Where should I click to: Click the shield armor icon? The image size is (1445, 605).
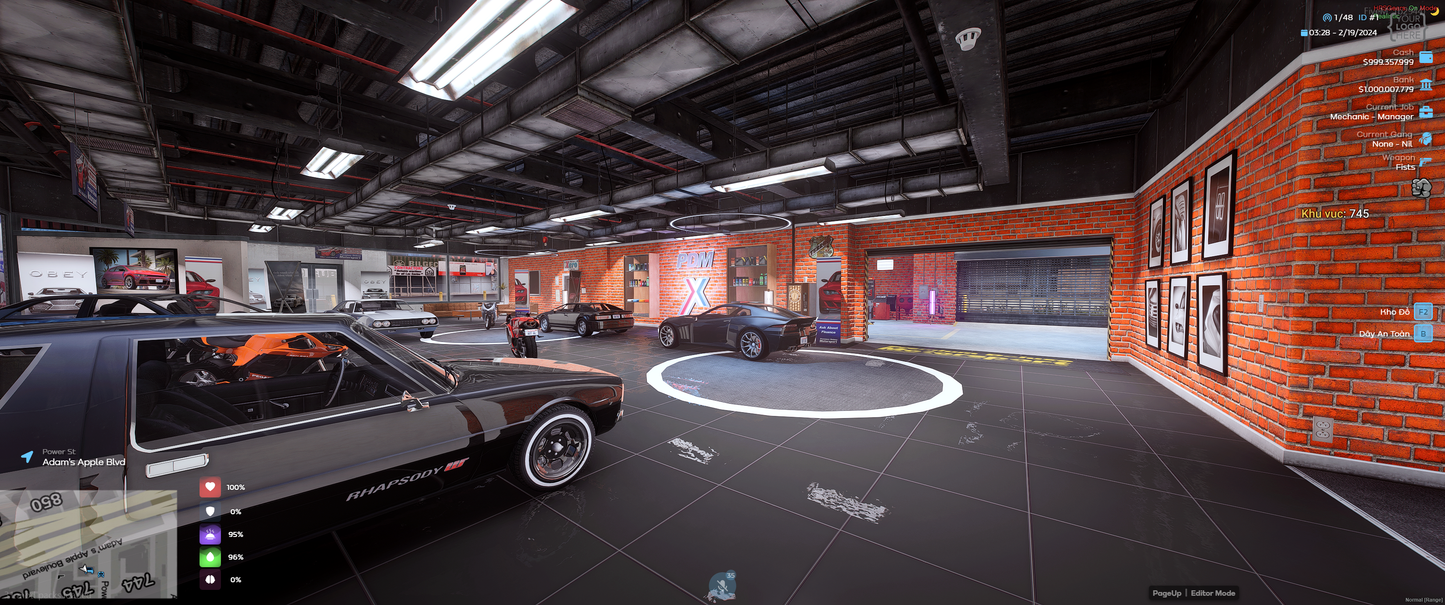tap(210, 511)
